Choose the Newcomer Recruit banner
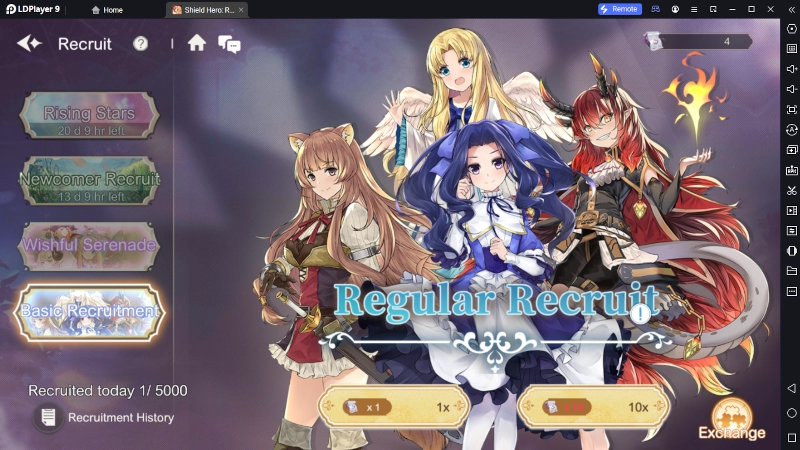 click(x=89, y=180)
